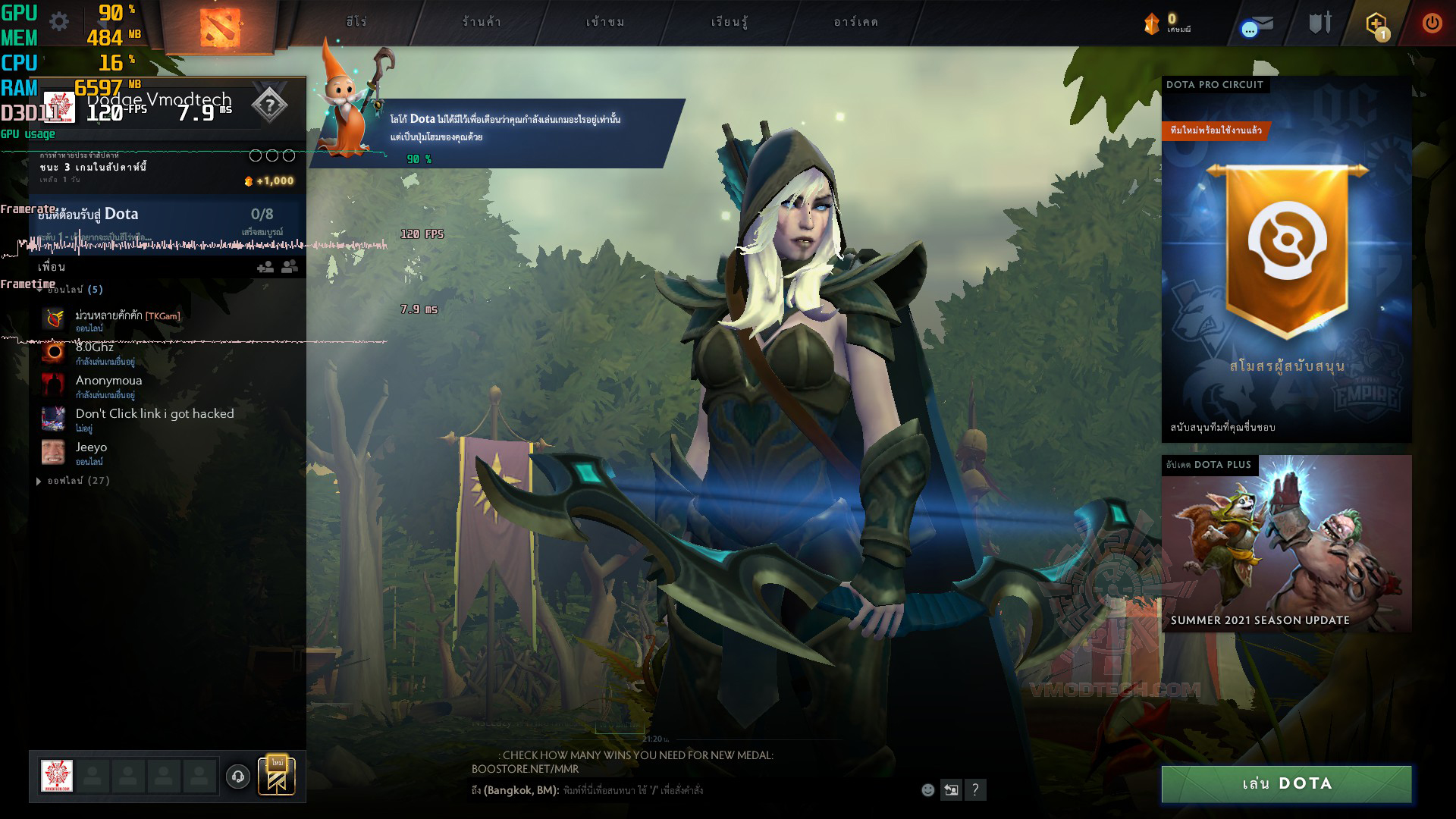Click the chat input field for Bangkok channel
Viewport: 1456px width, 819px height.
click(x=728, y=790)
